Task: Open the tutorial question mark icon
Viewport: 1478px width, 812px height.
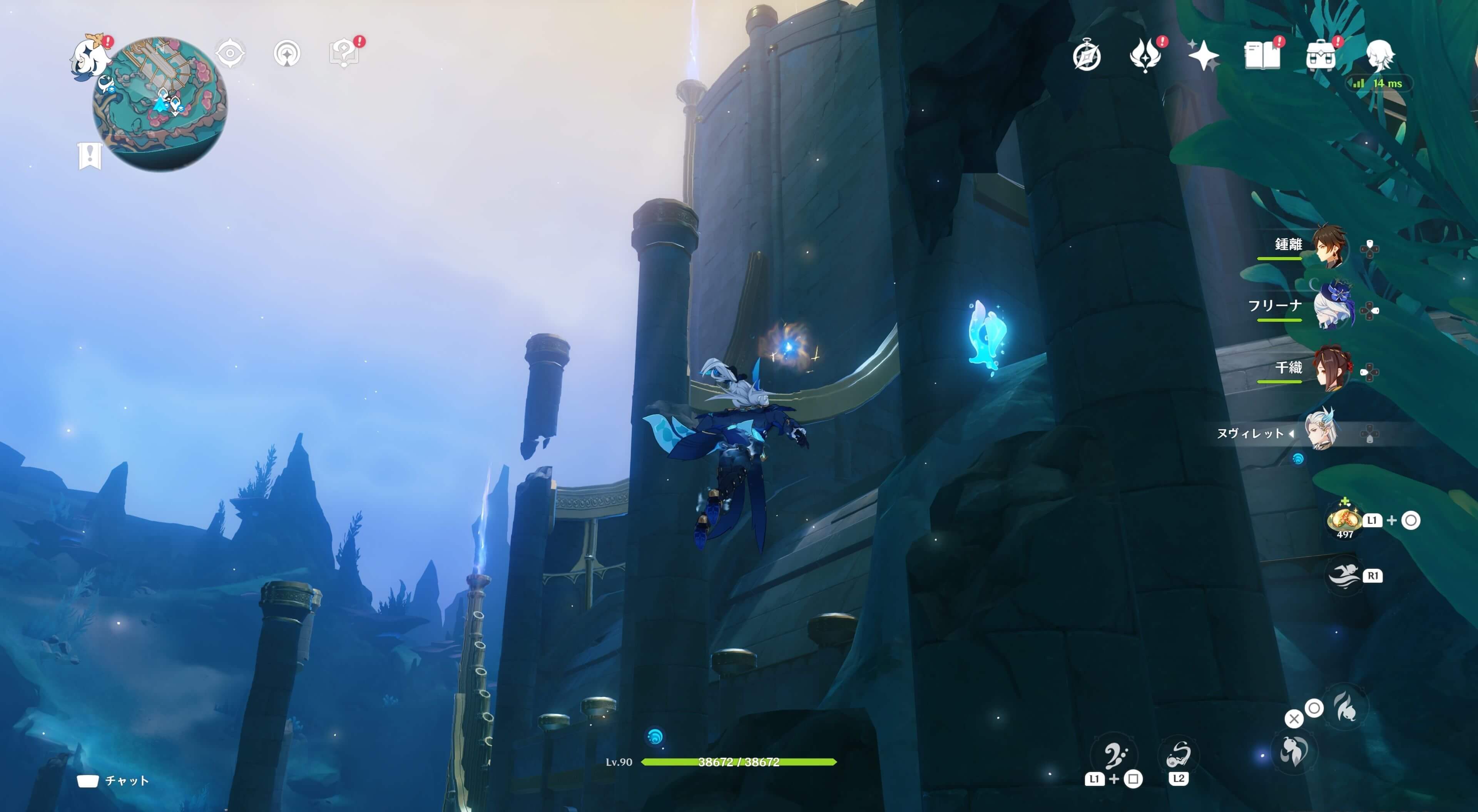Action: 344,54
